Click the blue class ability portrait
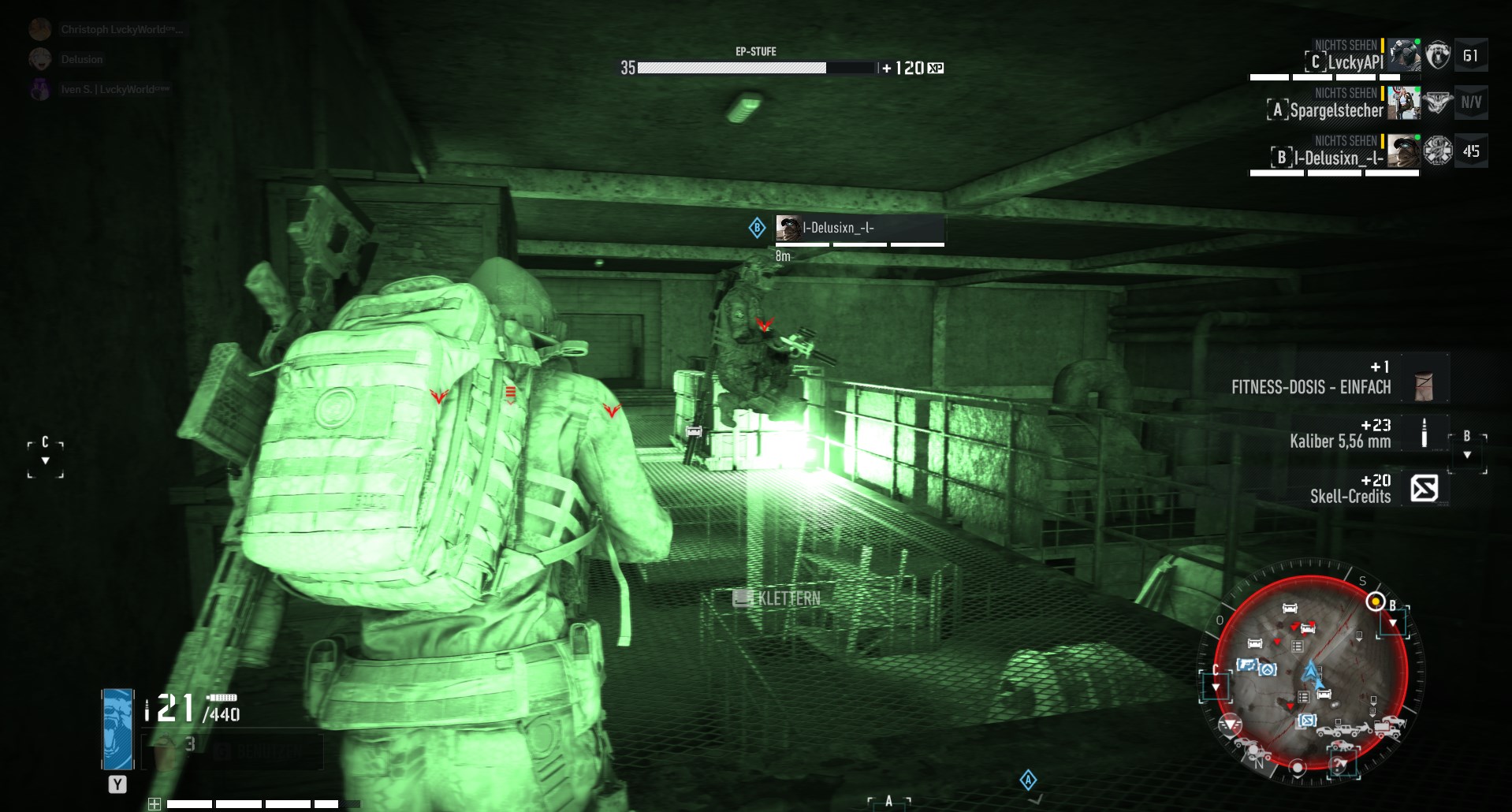 pos(118,728)
